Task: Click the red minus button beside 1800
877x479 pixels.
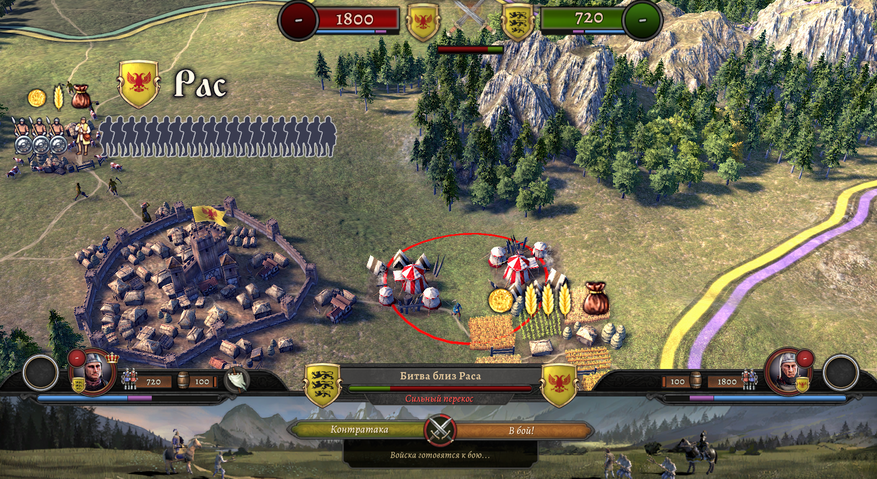Action: coord(298,20)
